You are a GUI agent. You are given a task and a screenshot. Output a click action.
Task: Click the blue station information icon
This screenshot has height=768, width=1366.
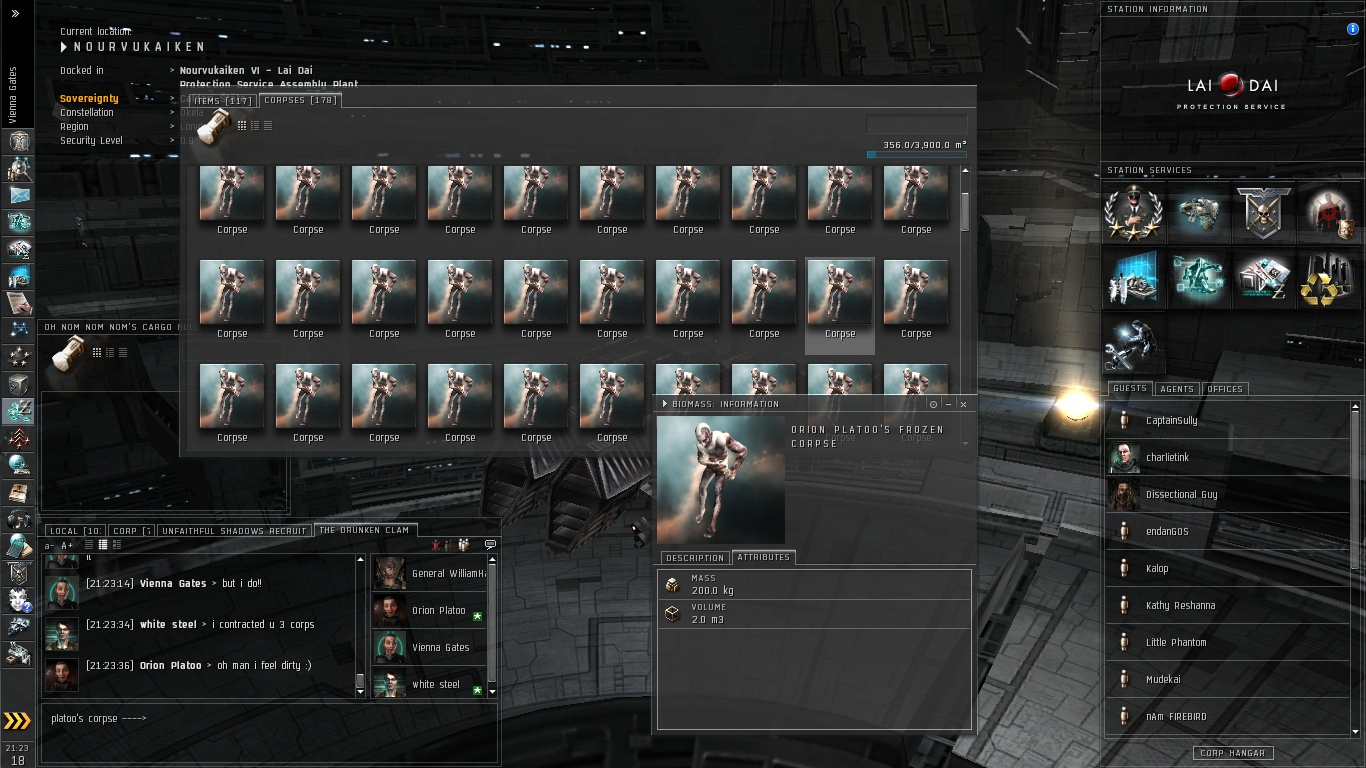1353,30
